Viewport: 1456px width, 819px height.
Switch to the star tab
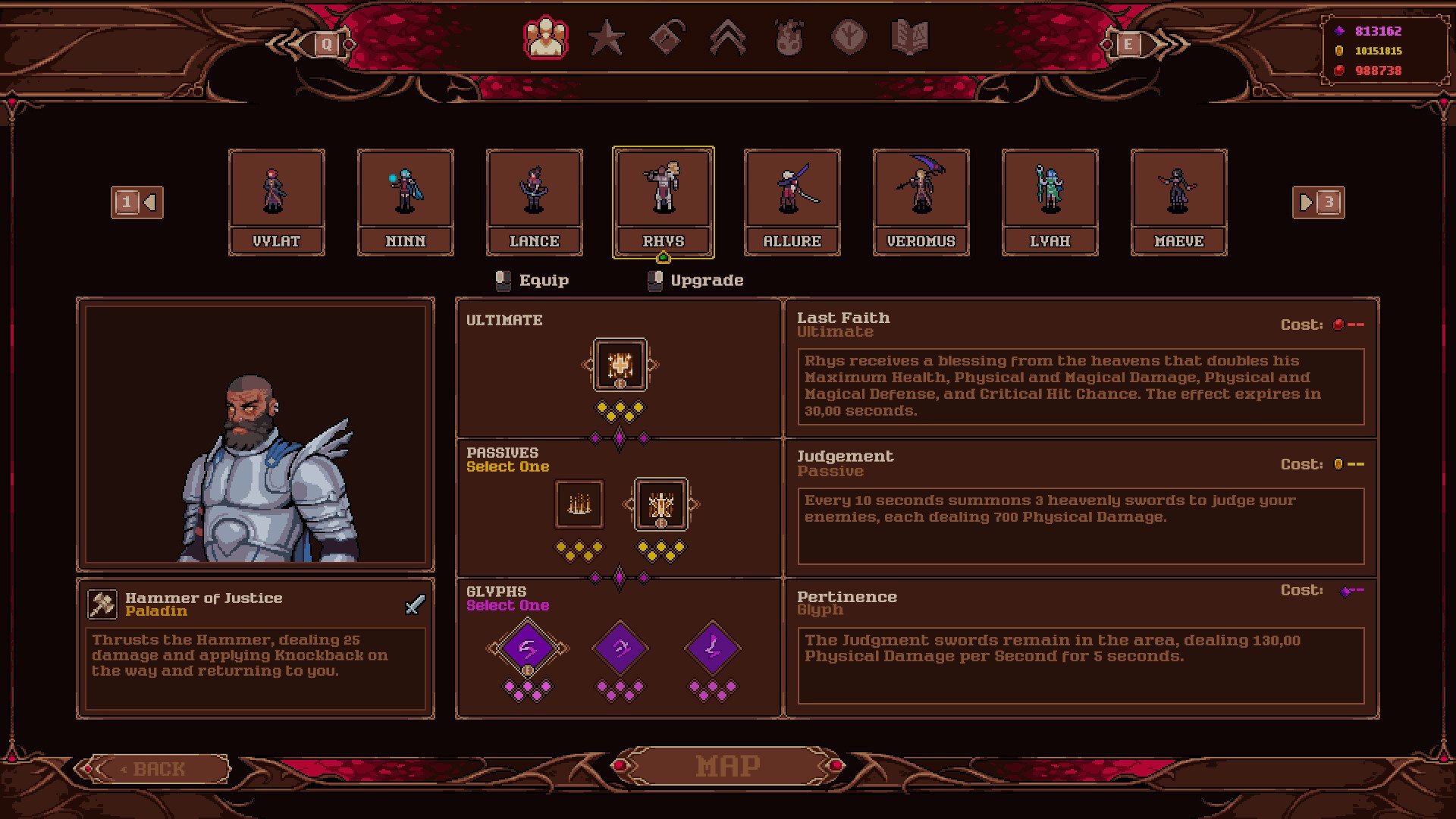click(607, 38)
